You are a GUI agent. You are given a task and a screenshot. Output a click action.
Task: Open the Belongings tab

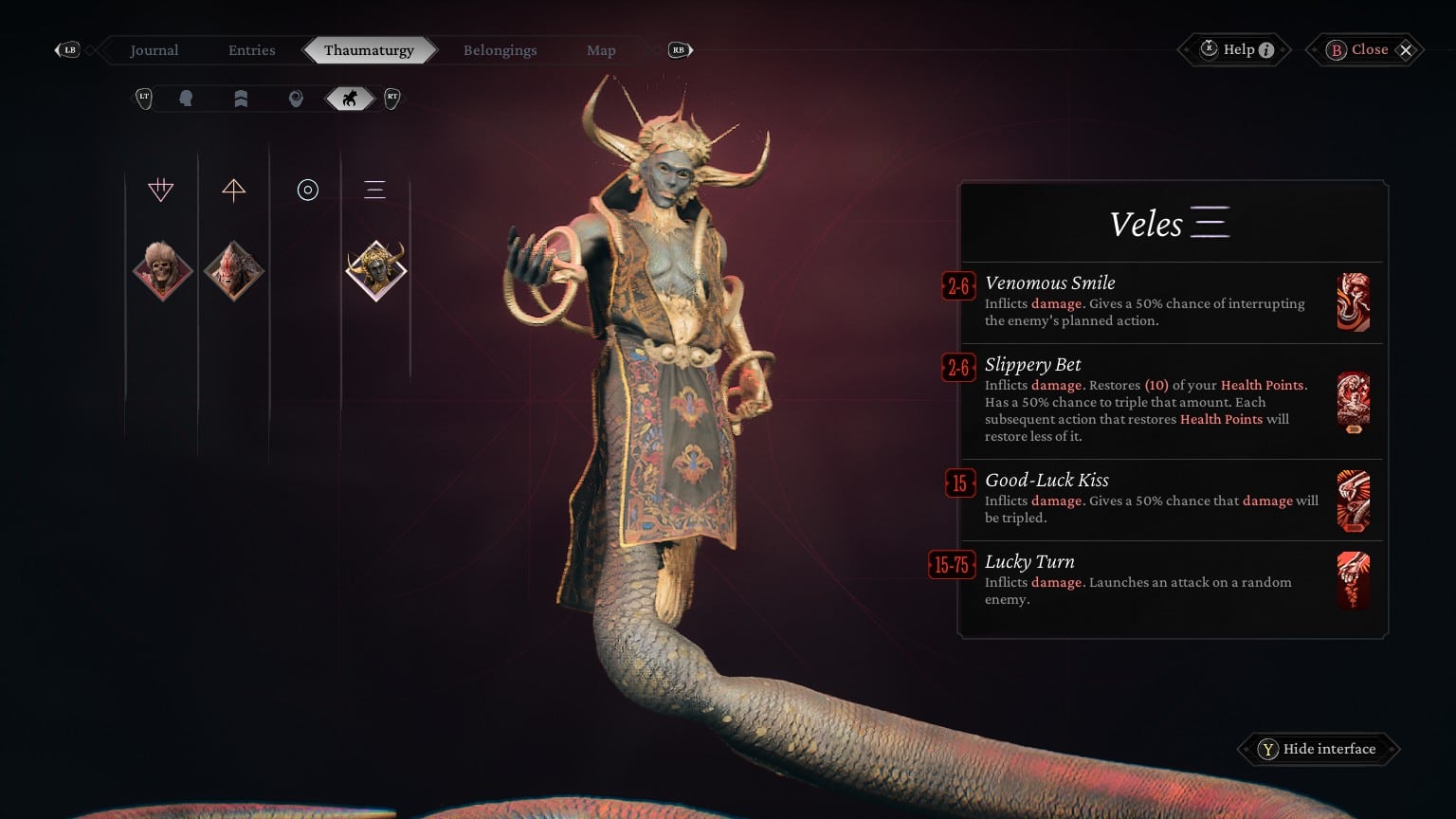[500, 49]
